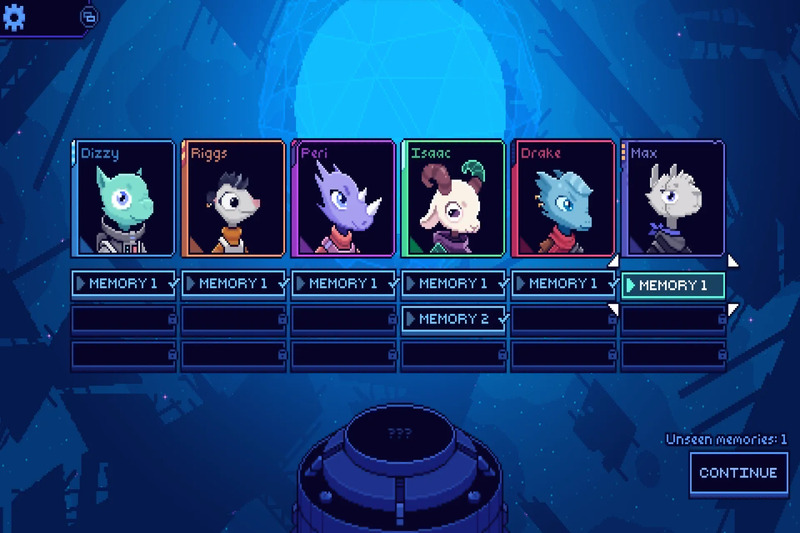
Task: Choose the Riggs portrait card
Action: click(x=234, y=198)
